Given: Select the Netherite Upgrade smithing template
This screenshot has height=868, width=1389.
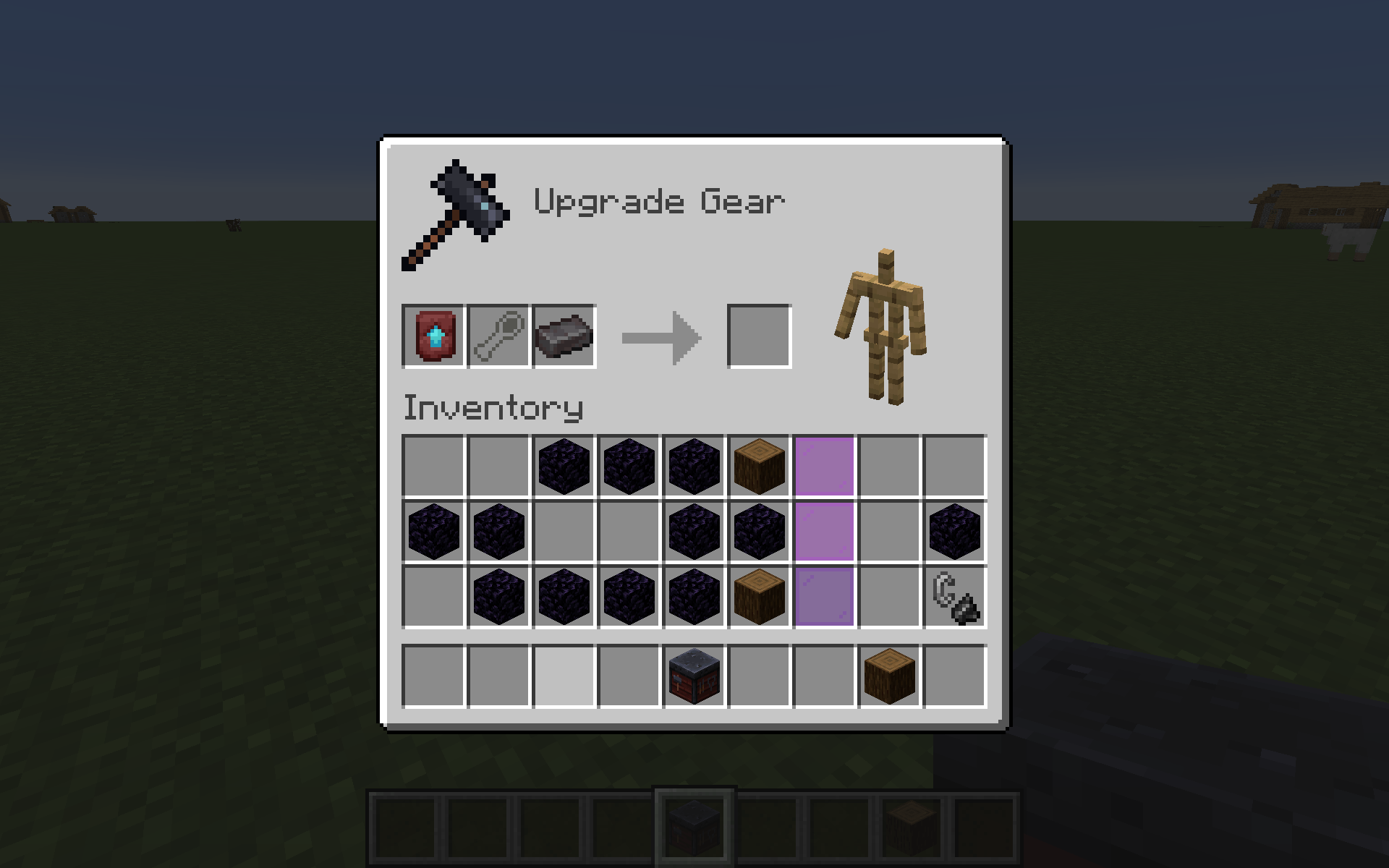Looking at the screenshot, I should click(433, 334).
